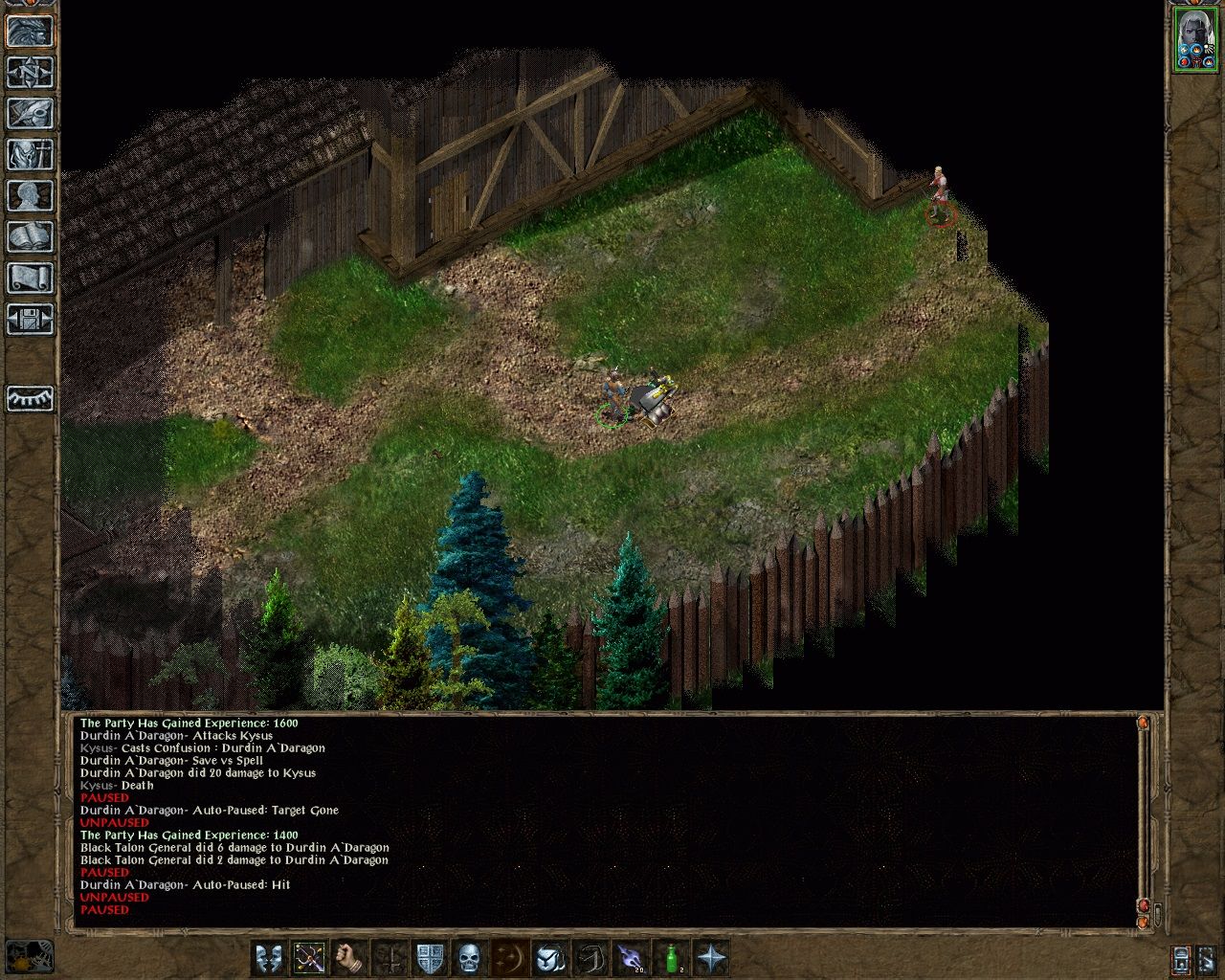This screenshot has height=980, width=1225.
Task: Select the highlighted halberd weapon slot
Action: [x=308, y=957]
